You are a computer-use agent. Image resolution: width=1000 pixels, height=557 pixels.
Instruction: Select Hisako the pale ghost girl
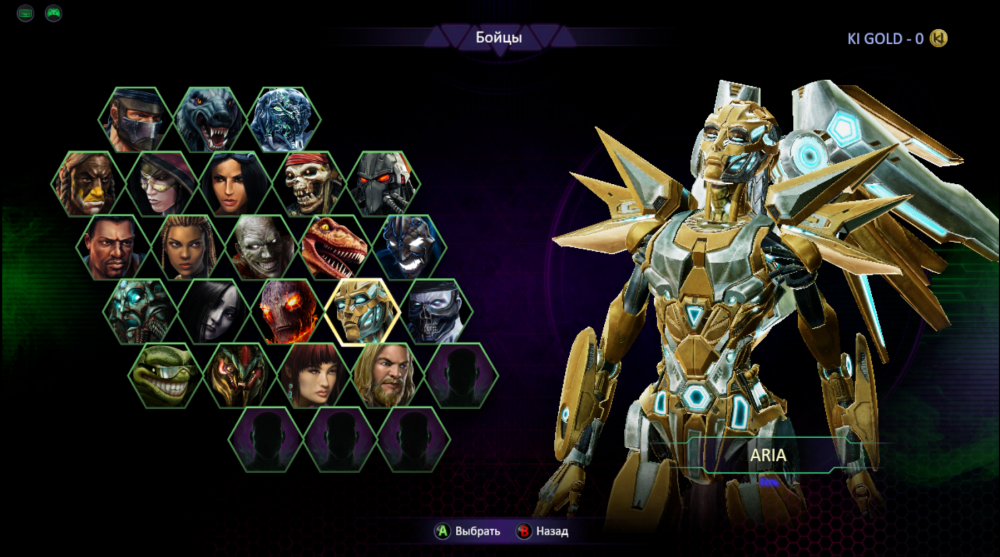[x=214, y=311]
